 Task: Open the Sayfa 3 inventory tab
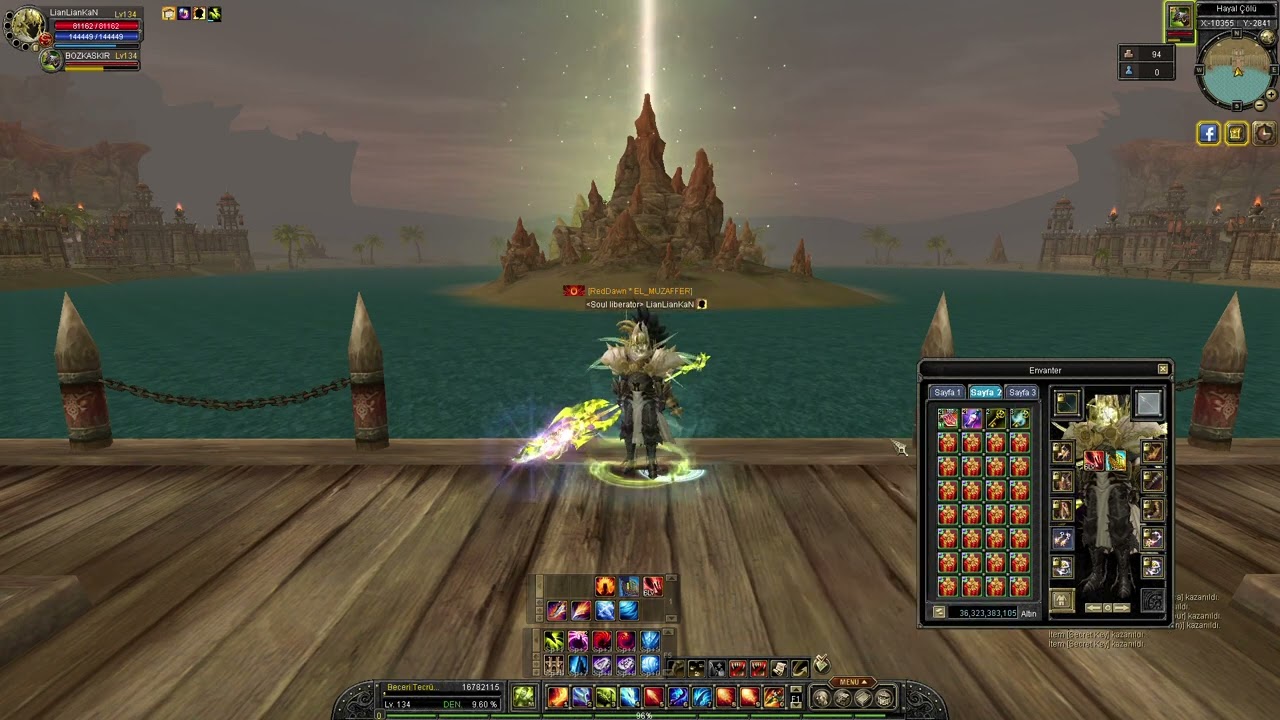[x=1021, y=393]
